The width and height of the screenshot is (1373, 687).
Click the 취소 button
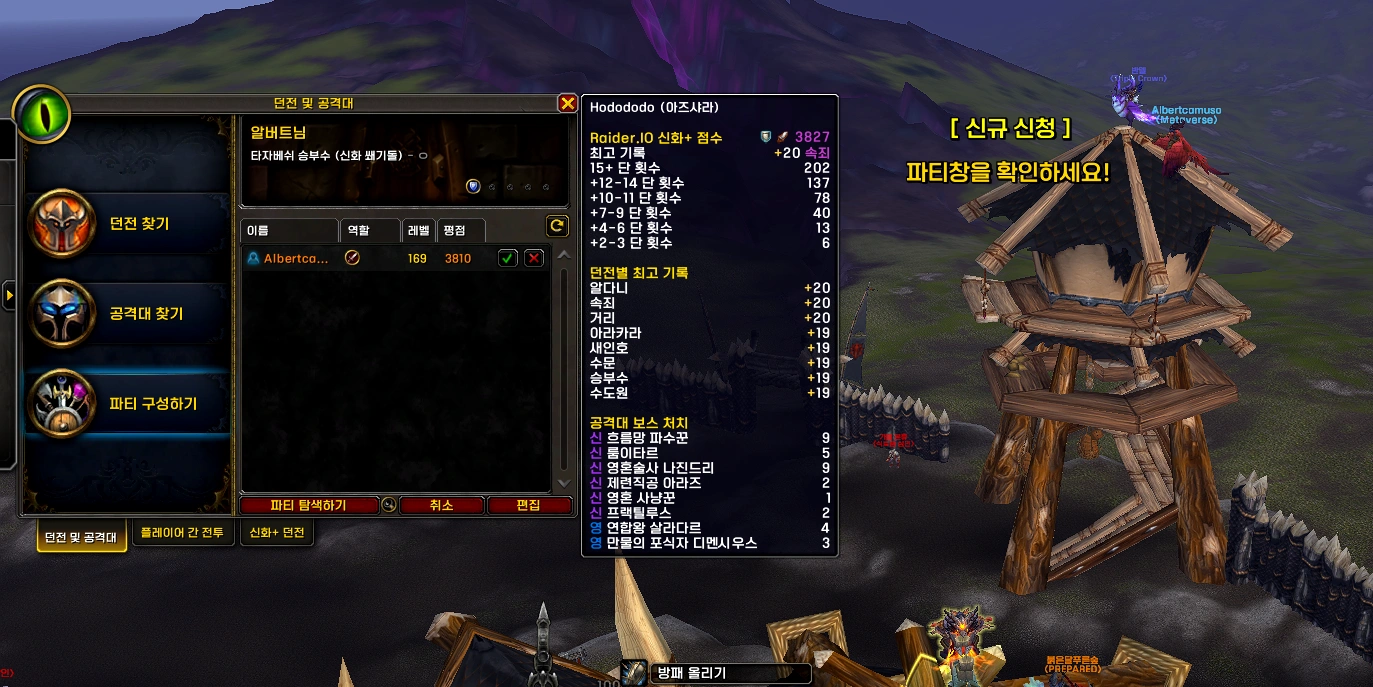441,506
